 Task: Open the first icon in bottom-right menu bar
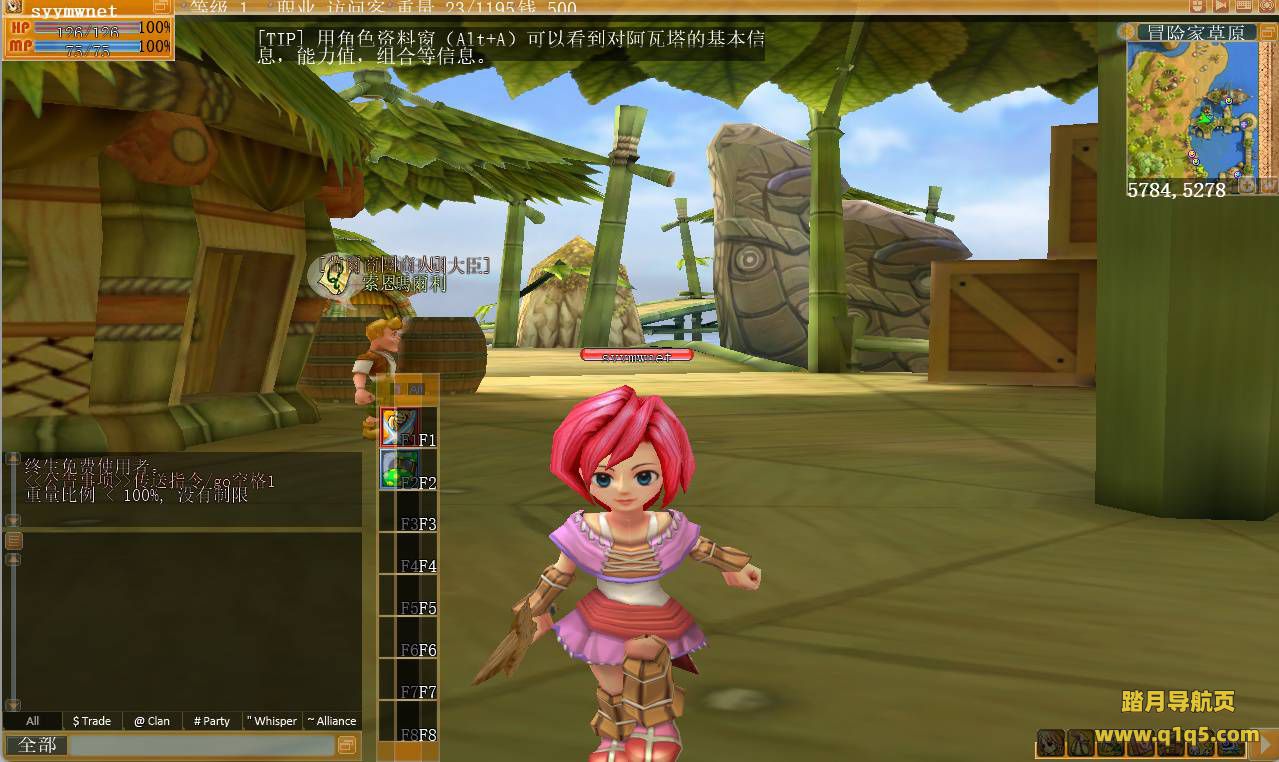[x=1050, y=743]
